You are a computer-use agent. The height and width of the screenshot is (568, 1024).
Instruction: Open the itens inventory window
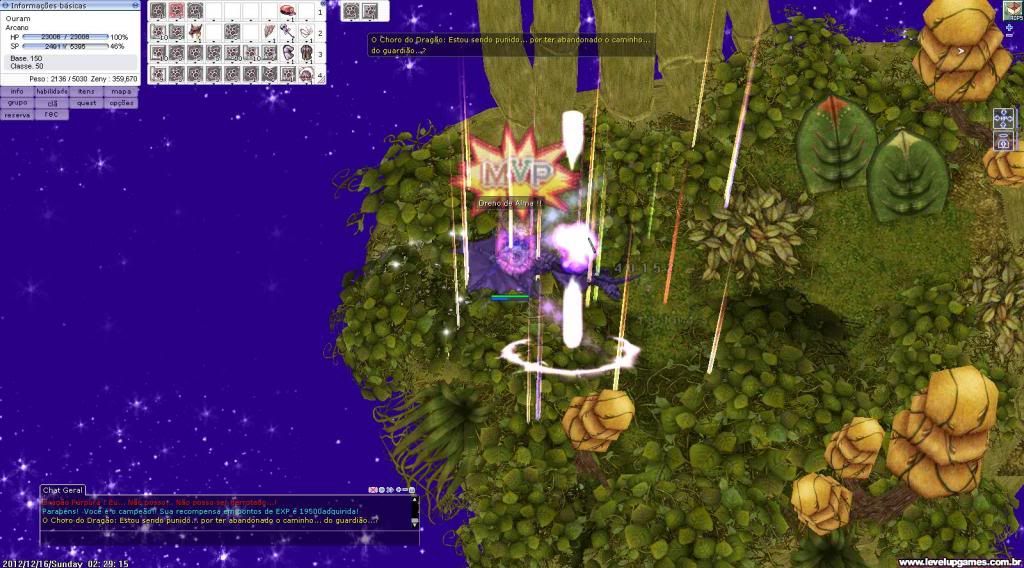pos(86,91)
